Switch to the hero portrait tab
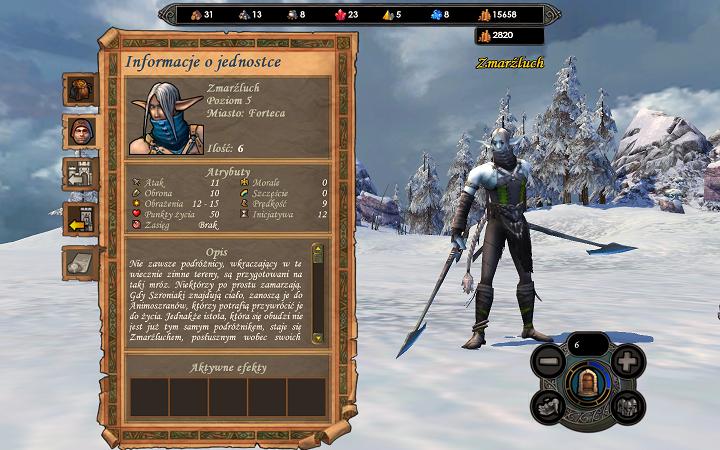The height and width of the screenshot is (450, 720). tap(80, 130)
